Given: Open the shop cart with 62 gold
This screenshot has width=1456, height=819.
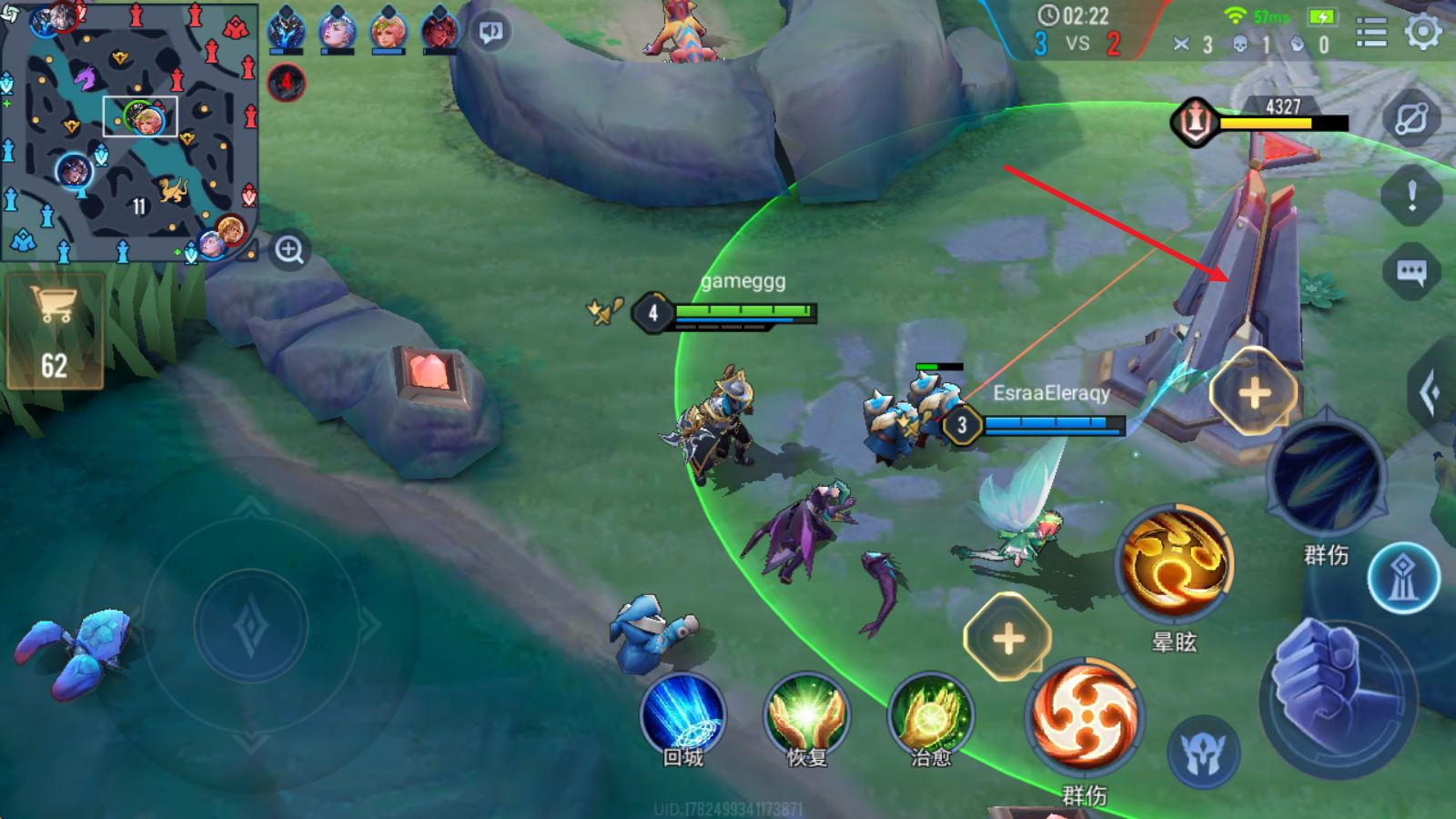Looking at the screenshot, I should pos(54,332).
